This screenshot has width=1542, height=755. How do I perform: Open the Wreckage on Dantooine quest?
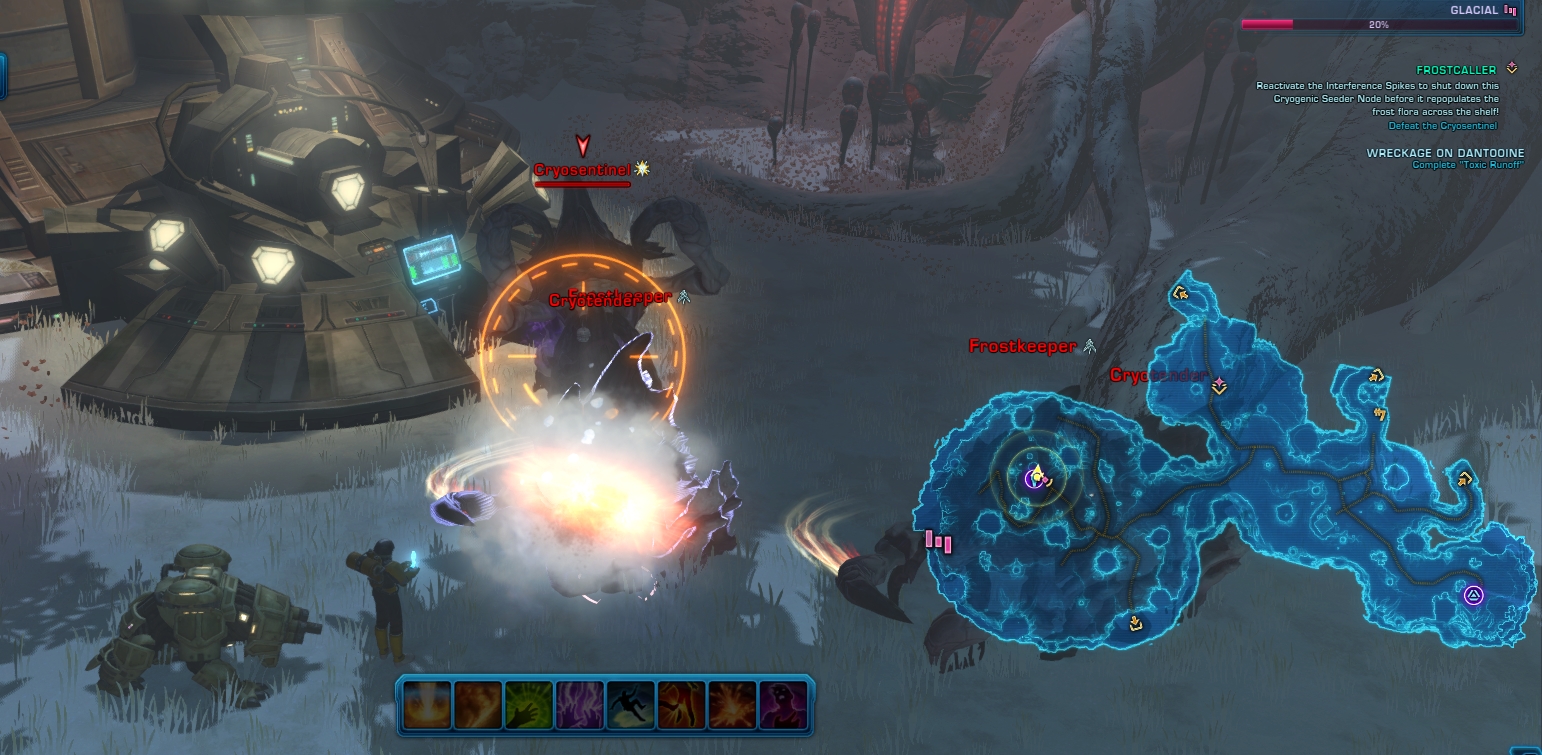coord(1445,153)
